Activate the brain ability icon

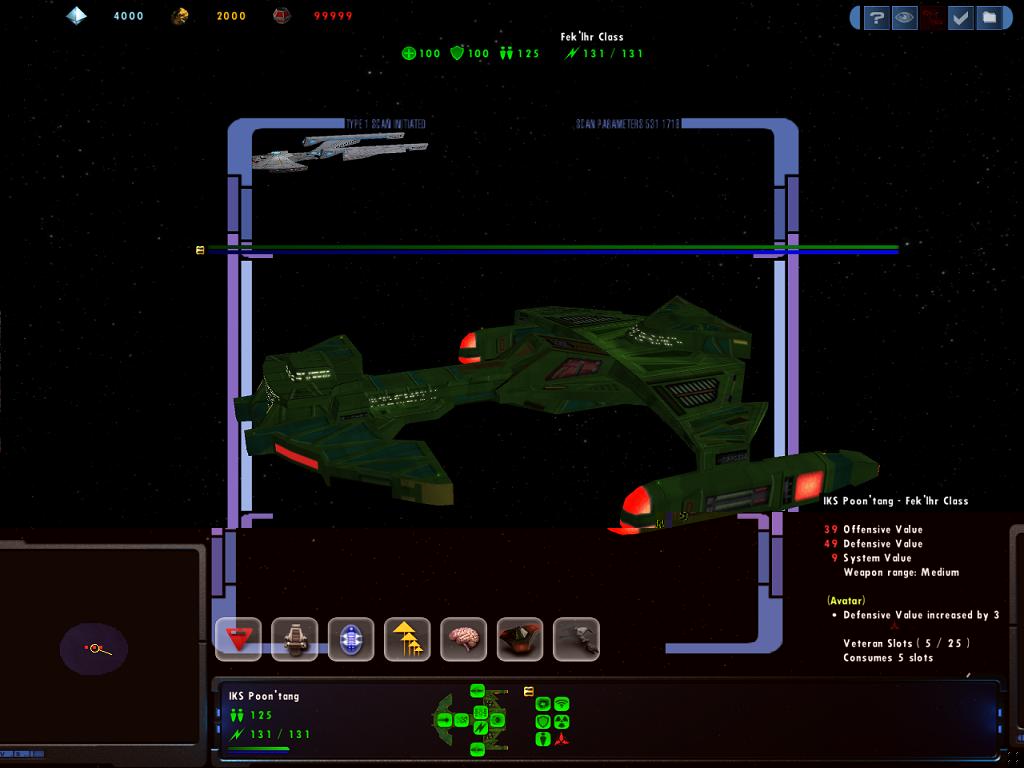pos(463,639)
